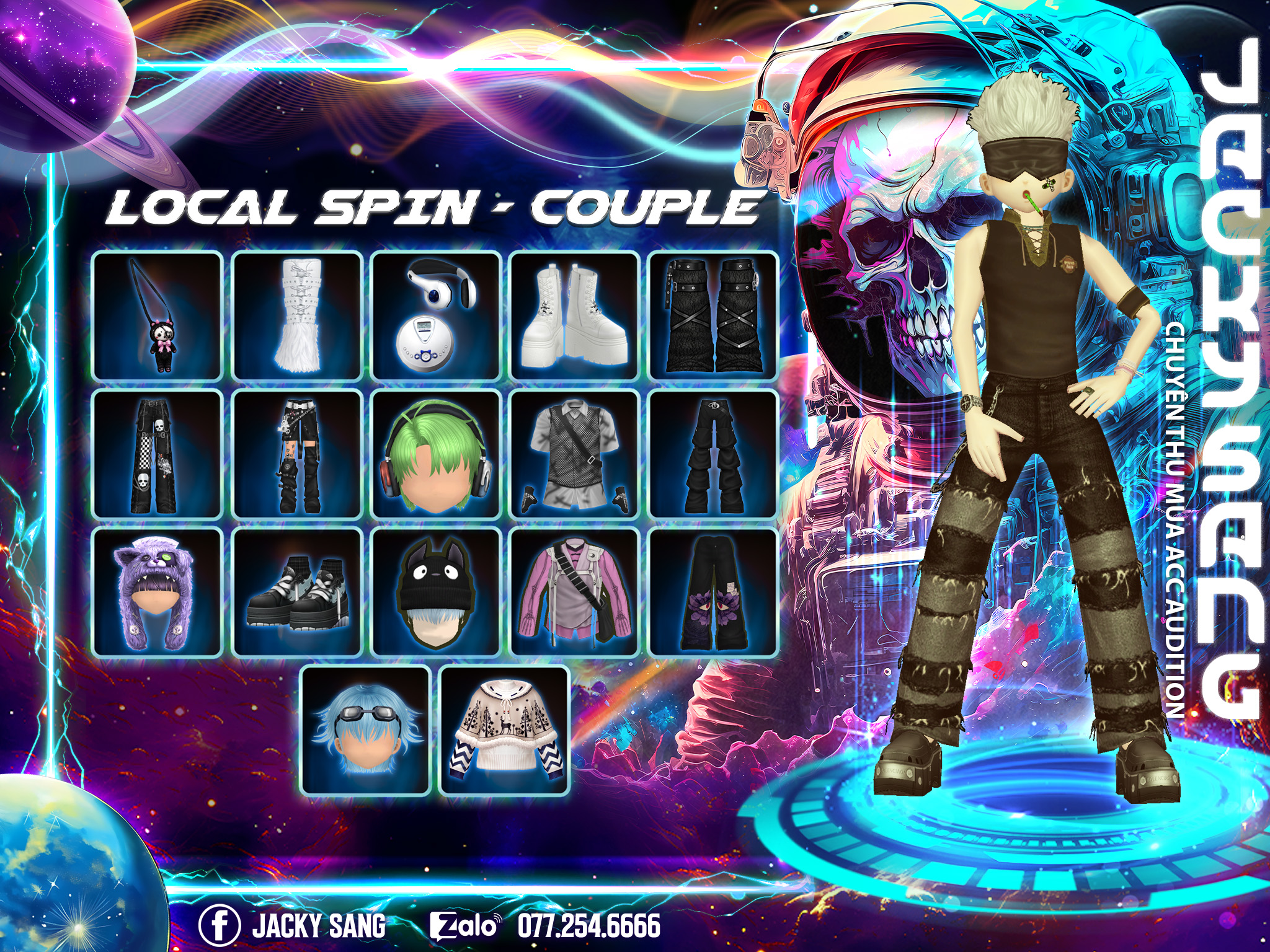1270x952 pixels.
Task: Pick the white headphones with CD player
Action: [x=436, y=316]
